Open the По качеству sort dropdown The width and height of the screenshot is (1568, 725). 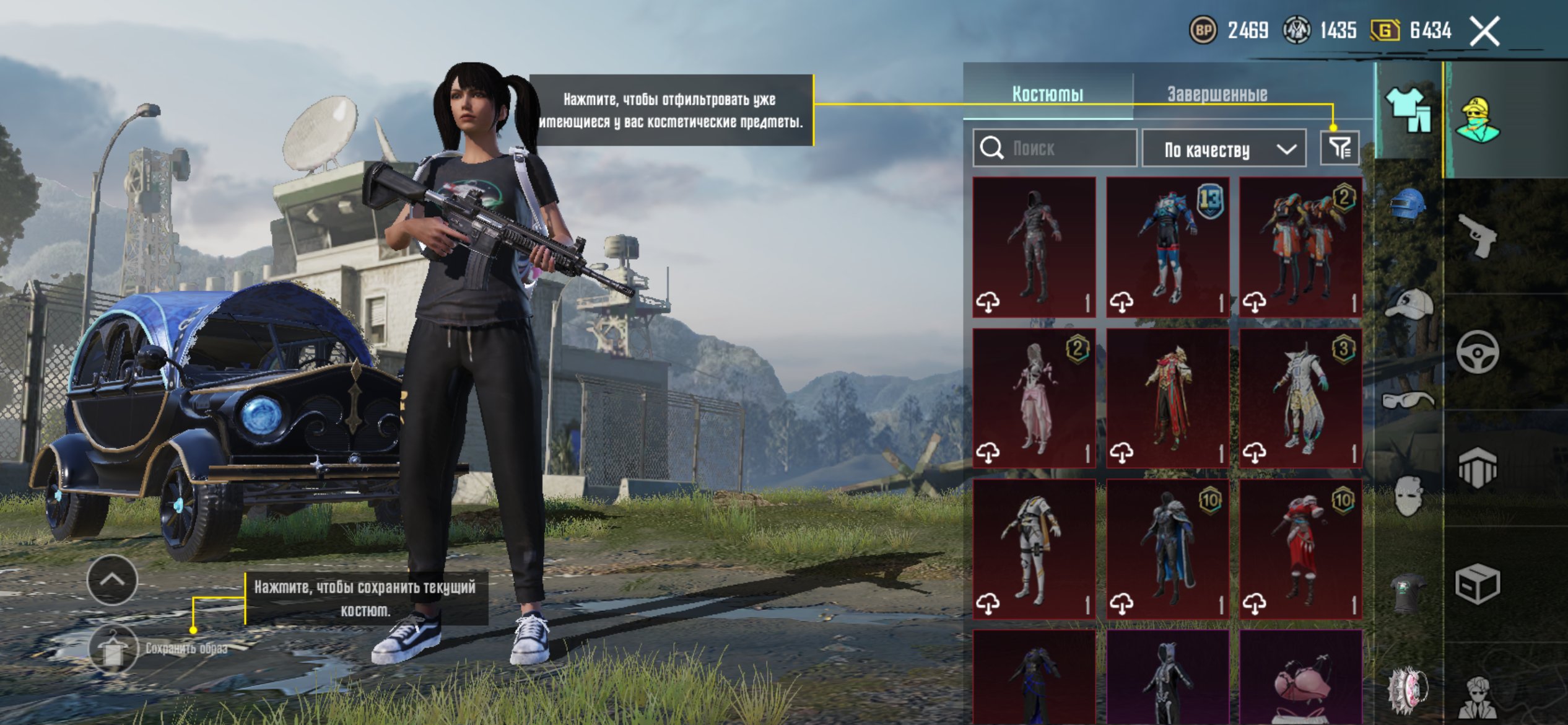1224,149
